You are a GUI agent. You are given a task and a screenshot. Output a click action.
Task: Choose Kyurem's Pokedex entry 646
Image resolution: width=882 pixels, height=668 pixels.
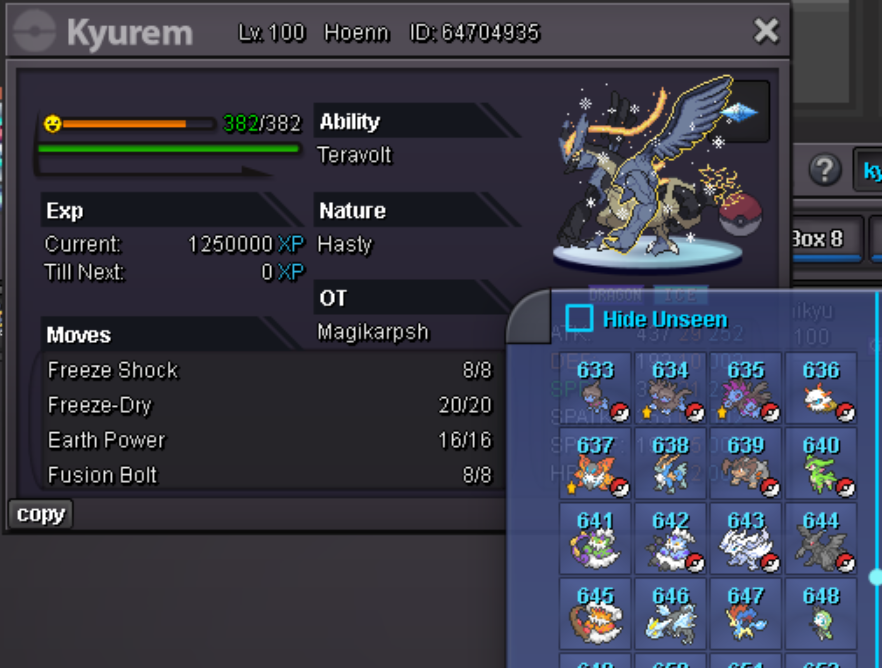coord(670,613)
